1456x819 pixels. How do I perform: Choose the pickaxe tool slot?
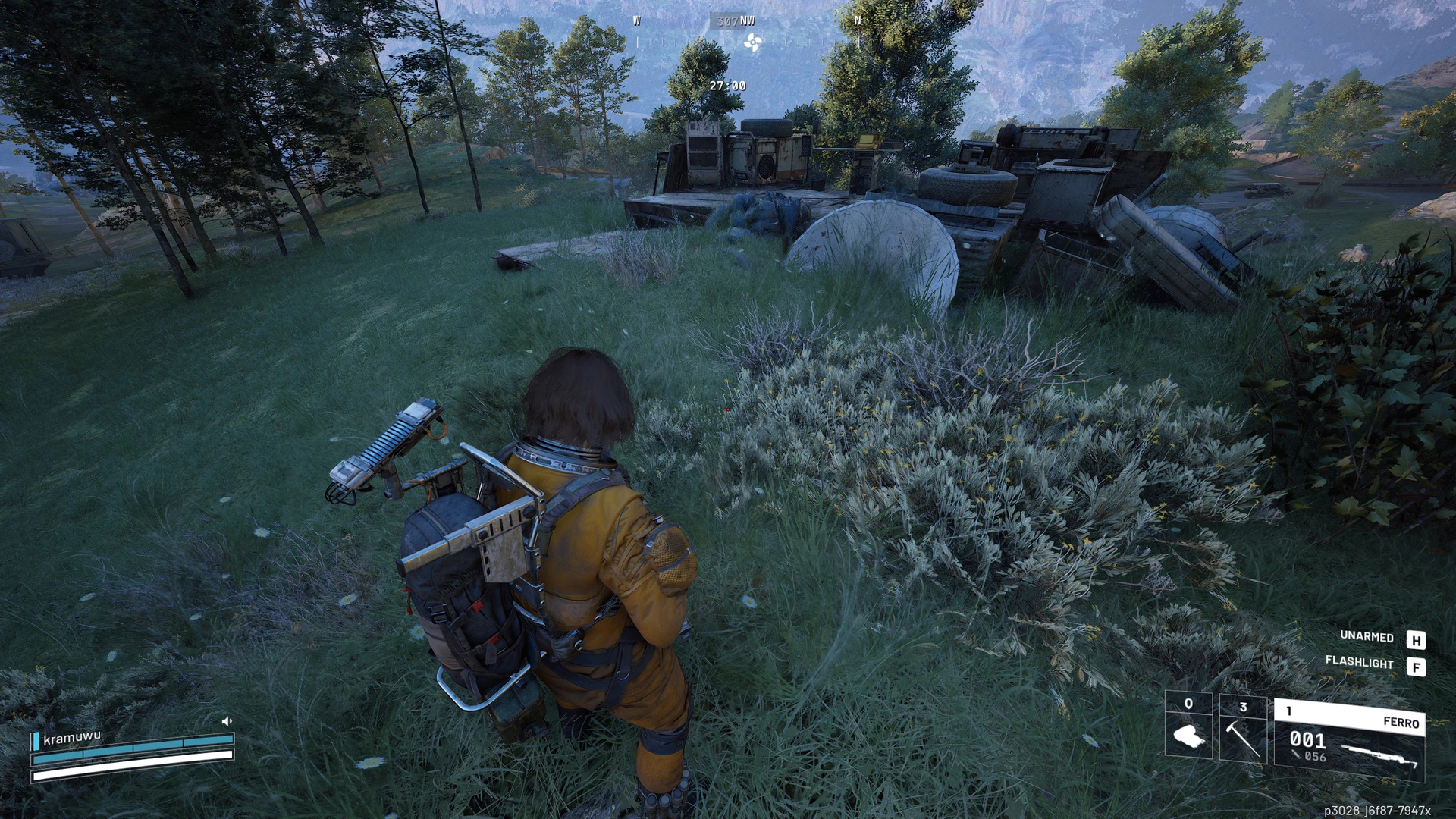coord(1242,729)
